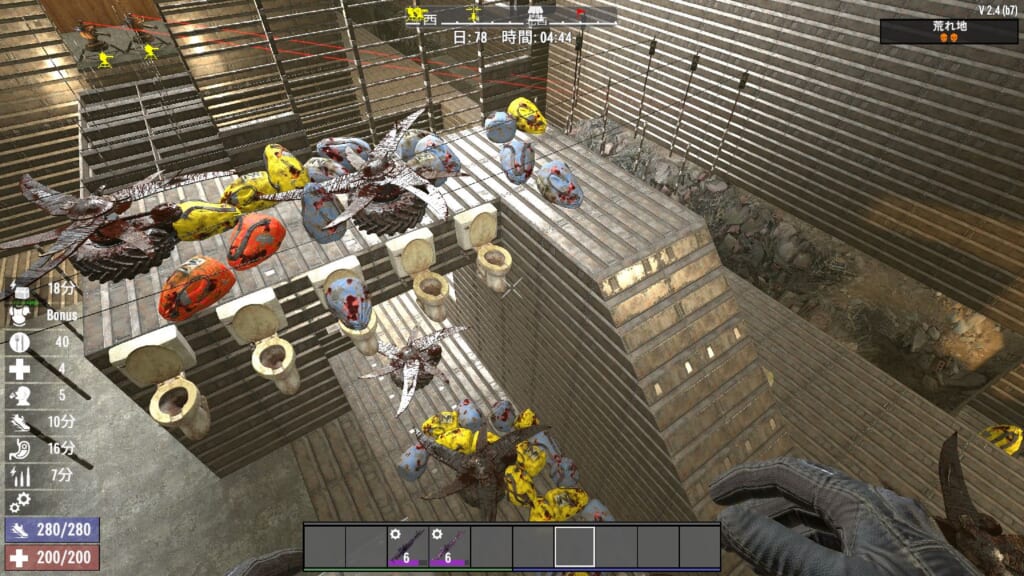Click the fork and knife buff icon

tap(19, 342)
